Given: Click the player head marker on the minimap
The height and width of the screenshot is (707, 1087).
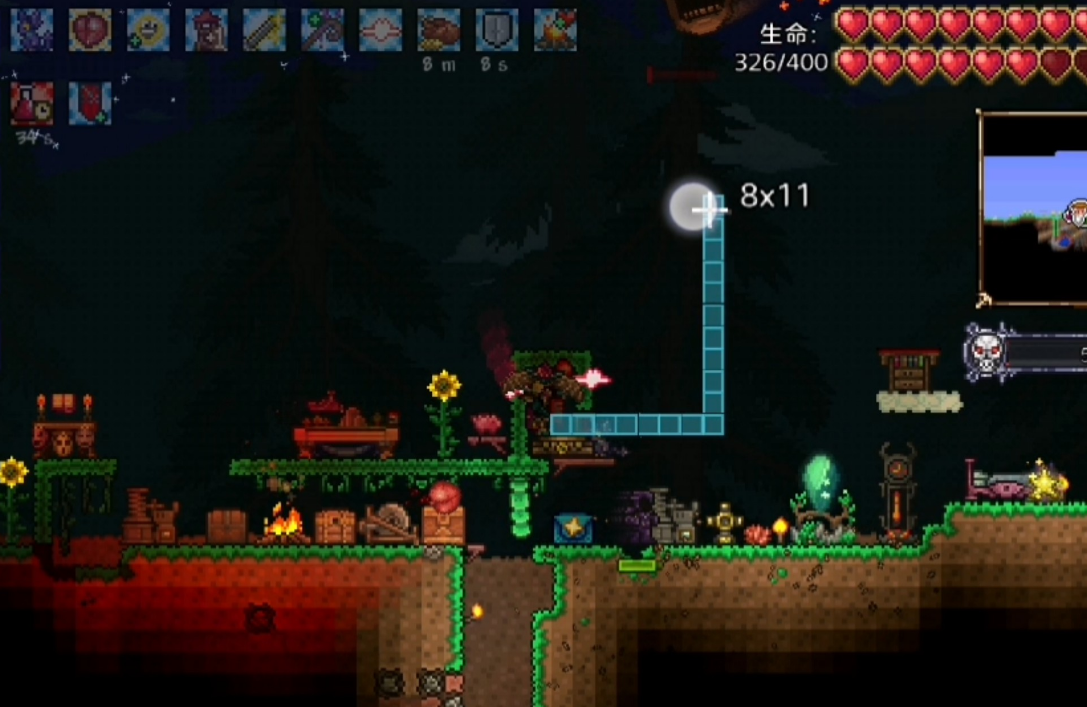Looking at the screenshot, I should coord(1077,213).
